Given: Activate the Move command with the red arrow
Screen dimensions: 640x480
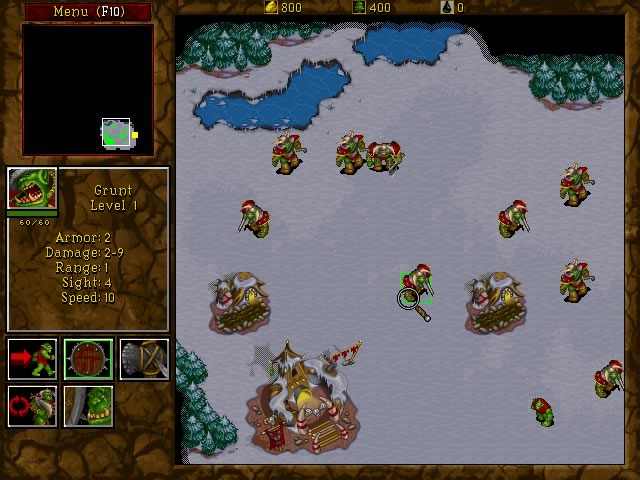Looking at the screenshot, I should [x=32, y=359].
